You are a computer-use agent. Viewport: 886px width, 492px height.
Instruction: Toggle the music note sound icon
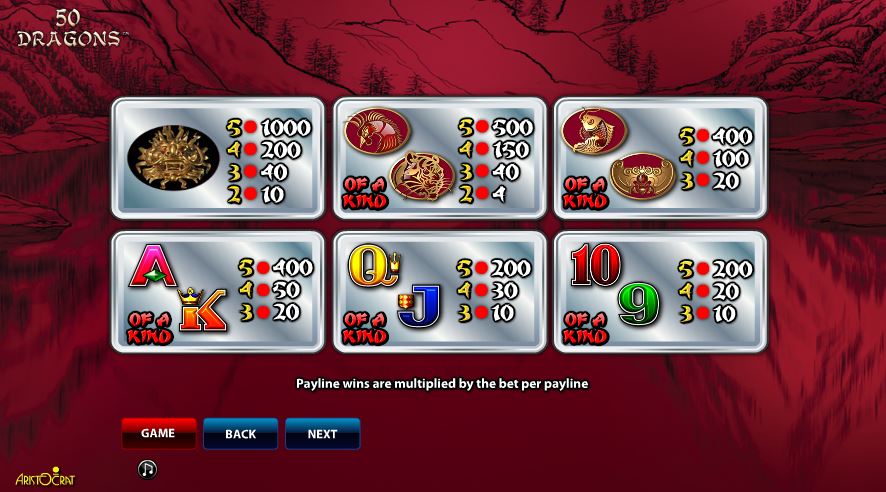(147, 468)
